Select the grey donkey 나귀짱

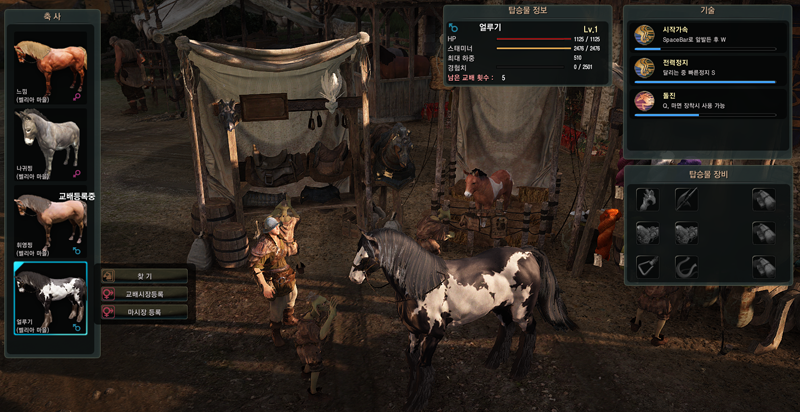click(50, 142)
